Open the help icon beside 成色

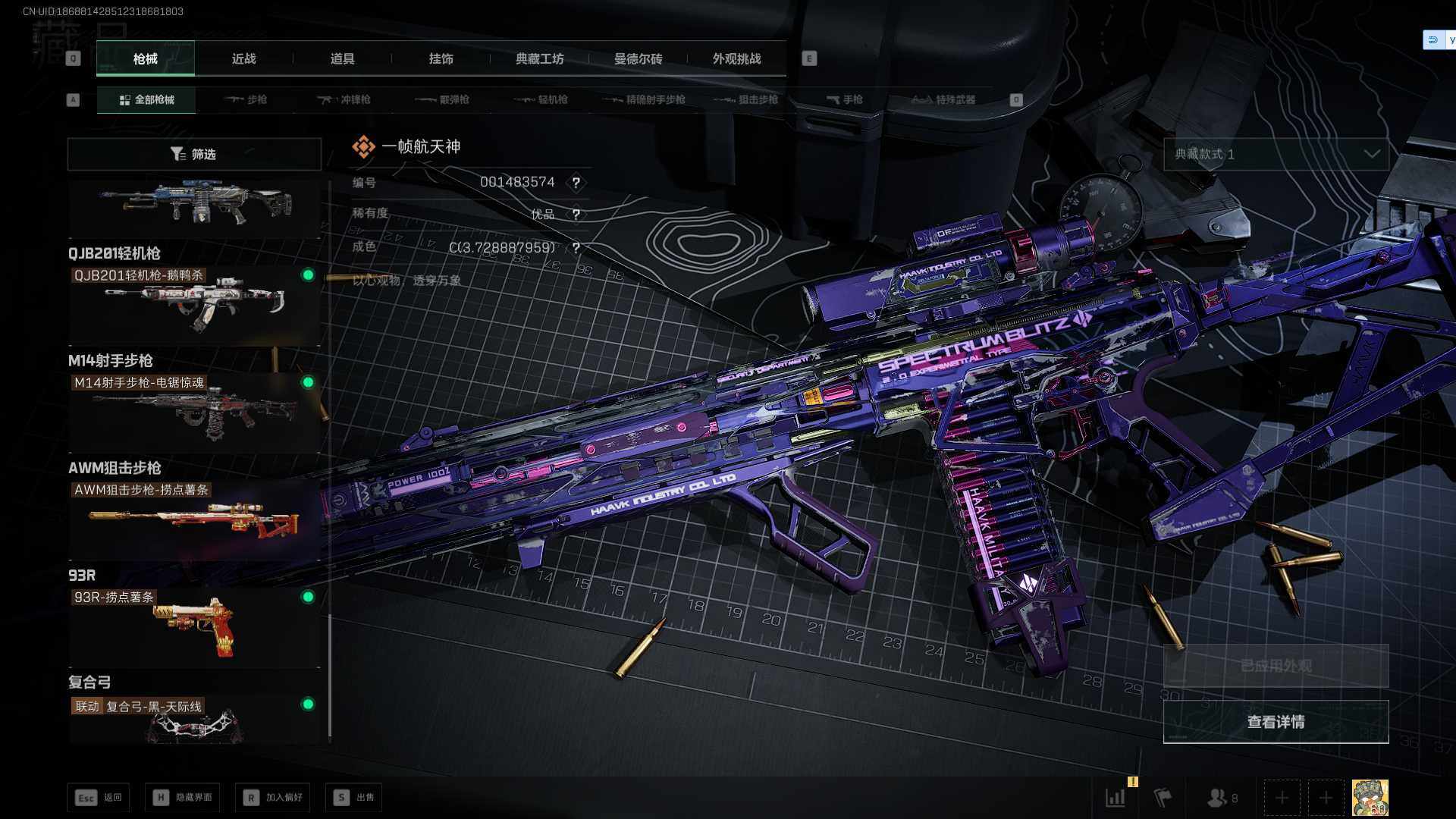[x=576, y=248]
